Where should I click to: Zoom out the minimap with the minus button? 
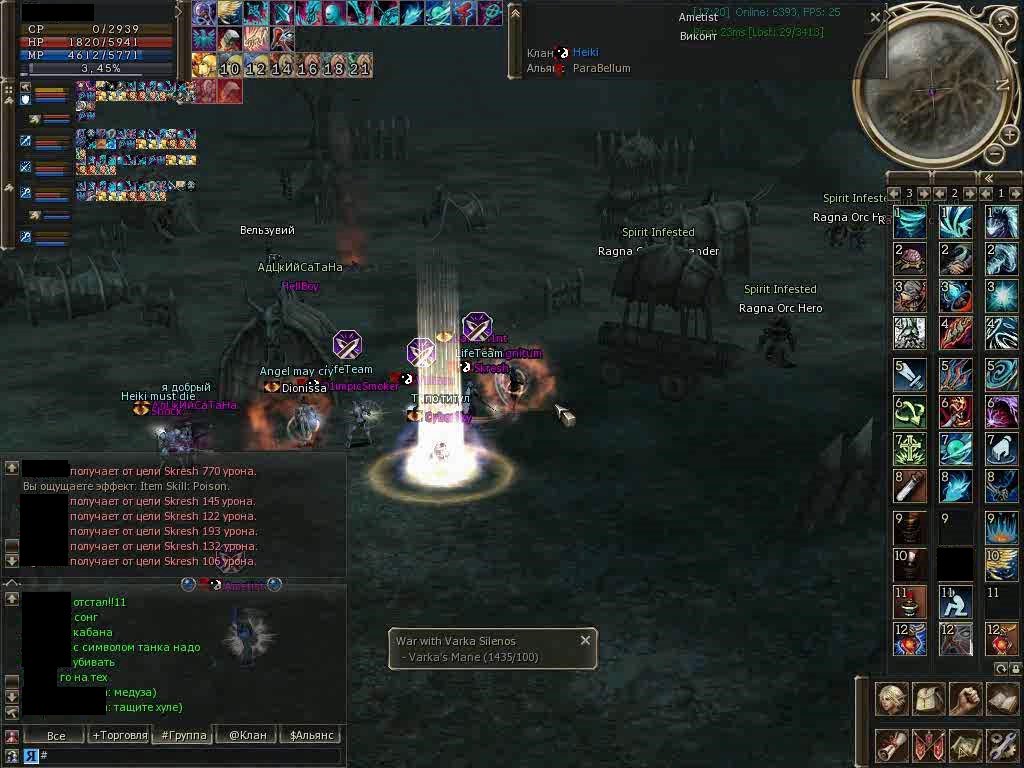(x=994, y=153)
